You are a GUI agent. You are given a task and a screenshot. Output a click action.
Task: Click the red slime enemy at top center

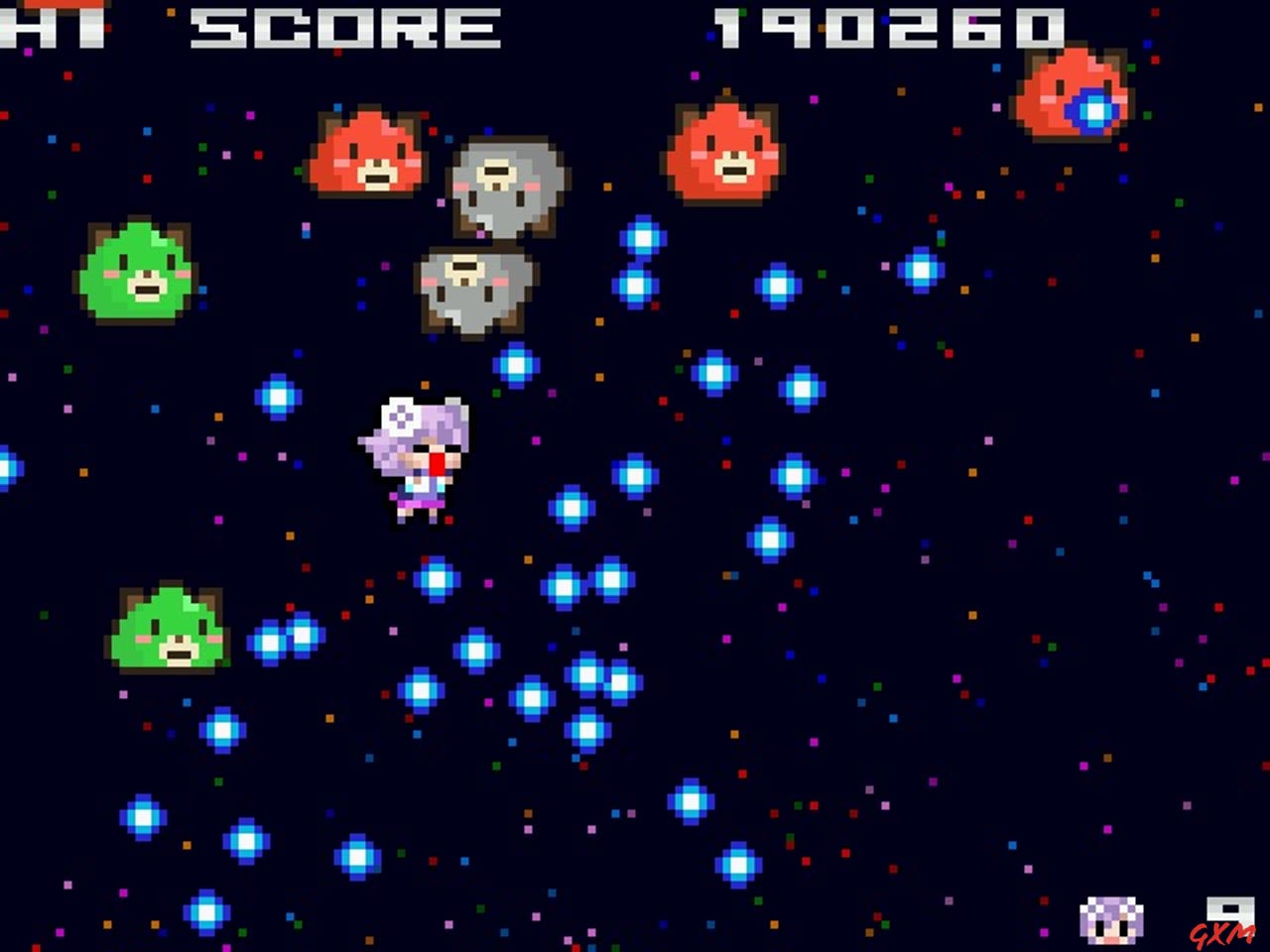(369, 154)
